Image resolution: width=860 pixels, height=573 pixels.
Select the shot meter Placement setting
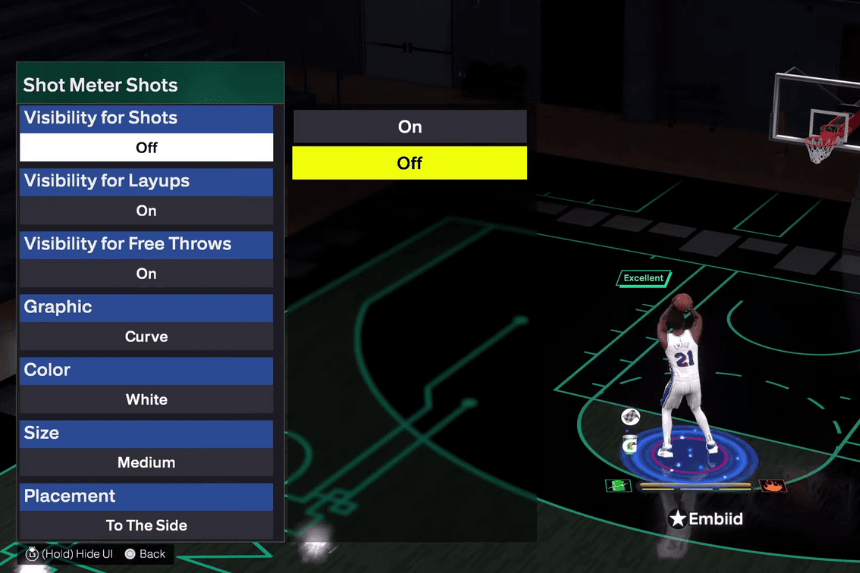(146, 511)
